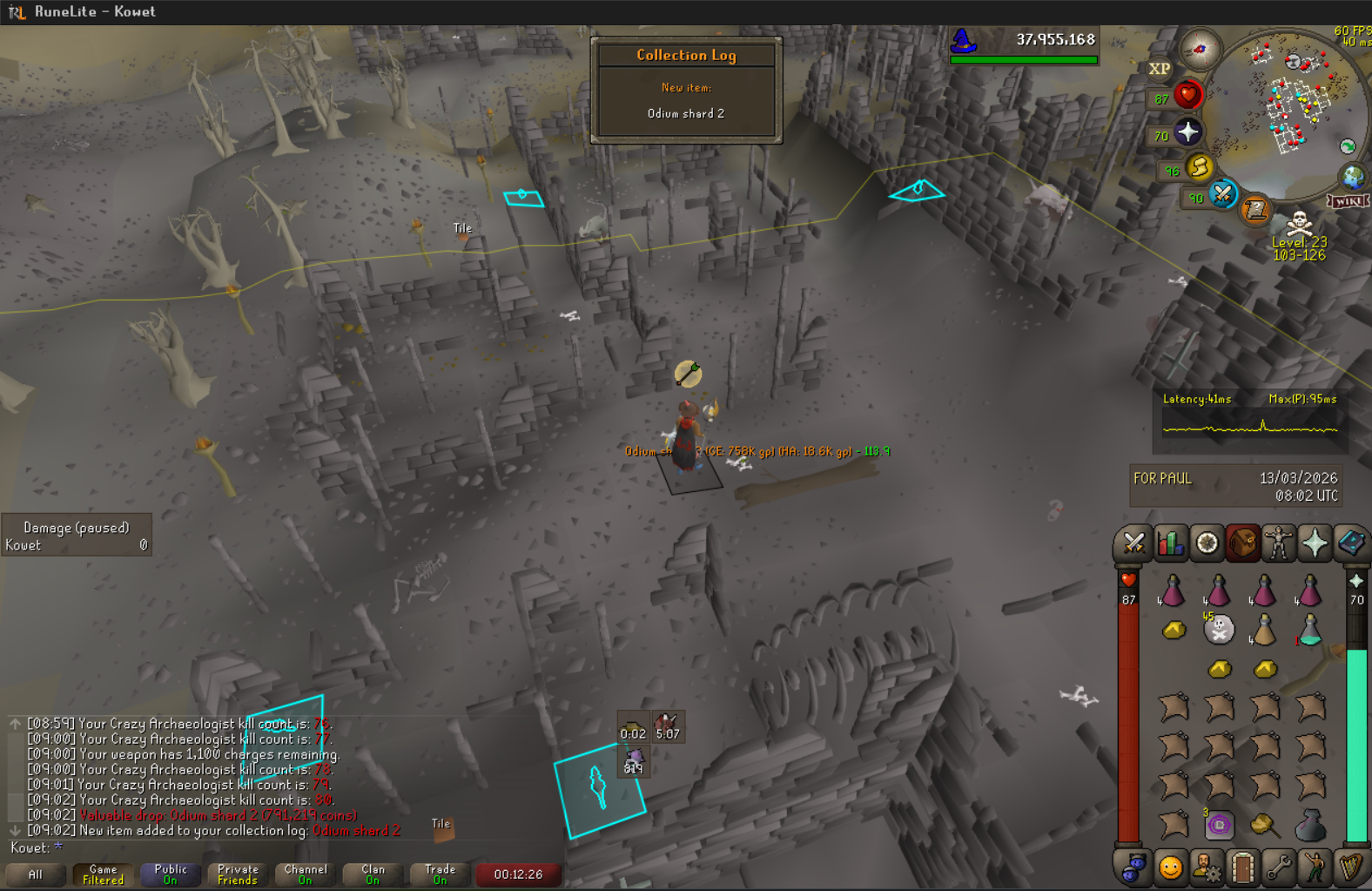Switch to the Skills tab
This screenshot has width=1372, height=891.
(1171, 543)
